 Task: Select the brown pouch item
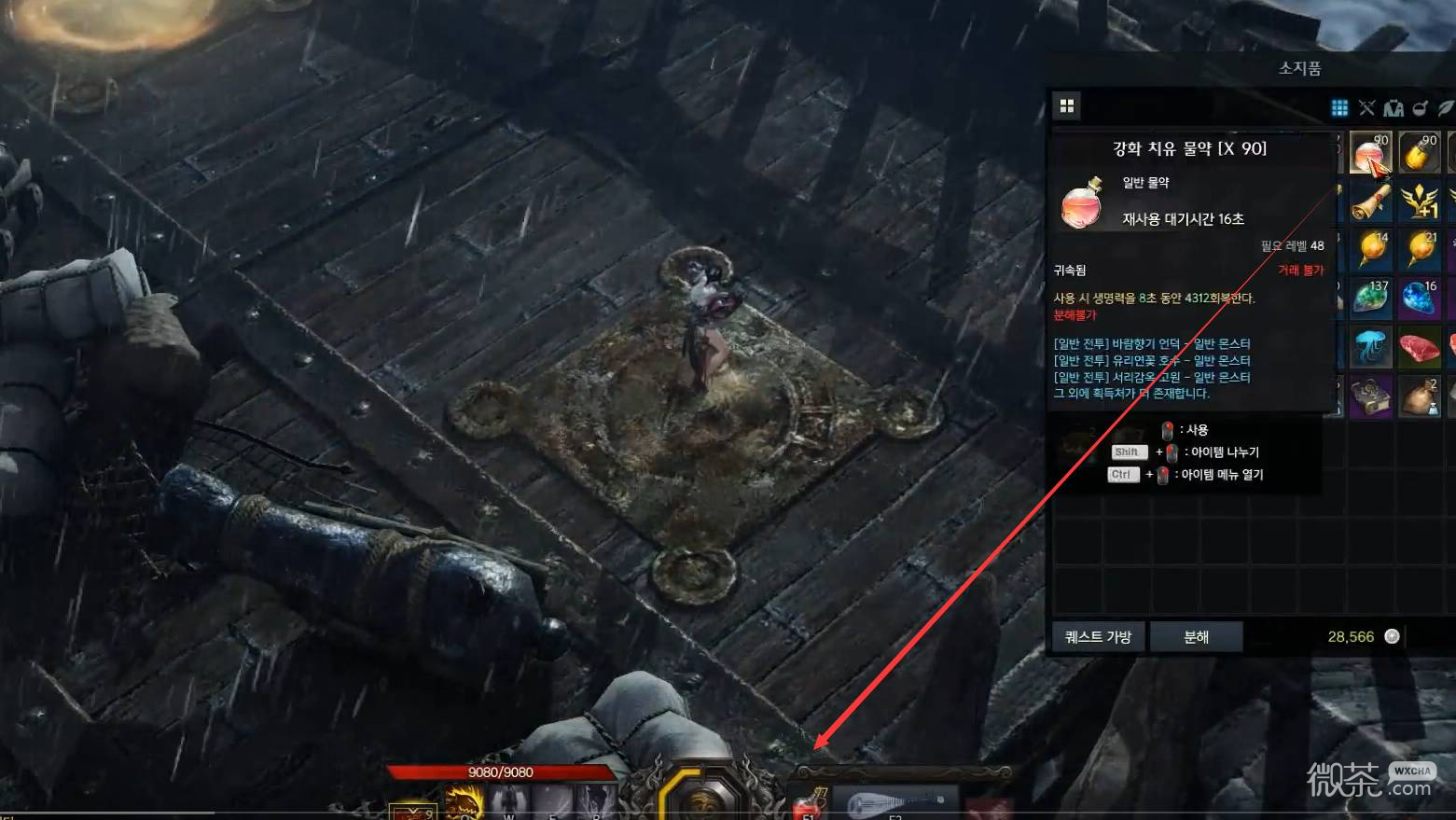coord(1419,396)
